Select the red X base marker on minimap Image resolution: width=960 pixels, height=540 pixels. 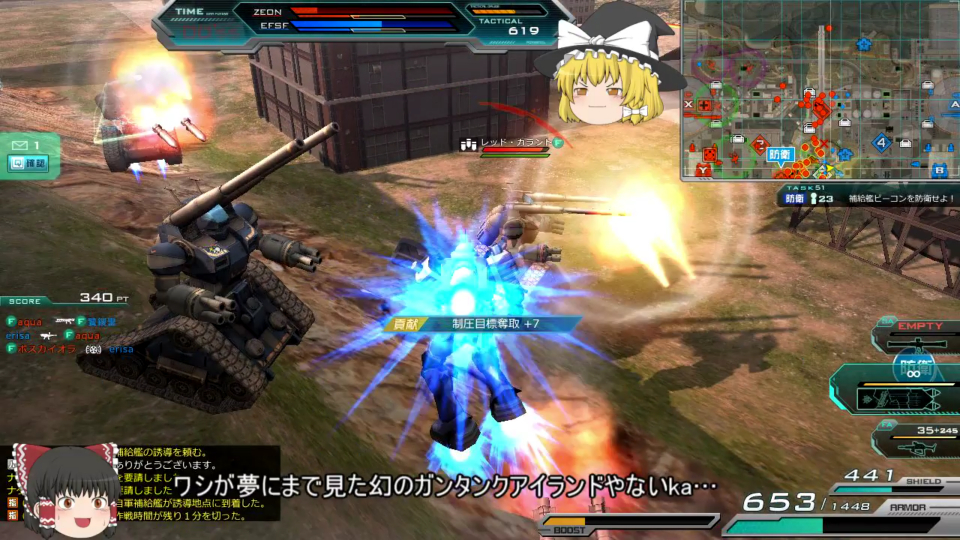coord(690,103)
